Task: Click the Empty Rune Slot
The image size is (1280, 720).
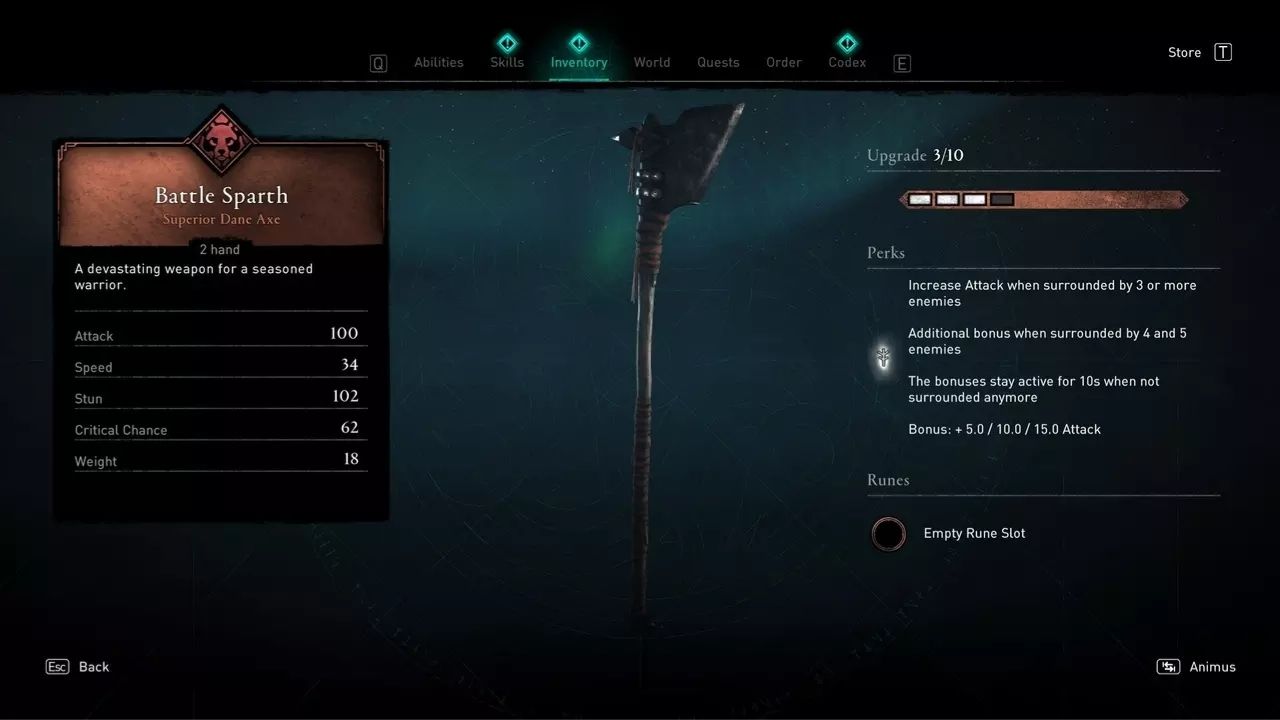Action: pos(888,534)
